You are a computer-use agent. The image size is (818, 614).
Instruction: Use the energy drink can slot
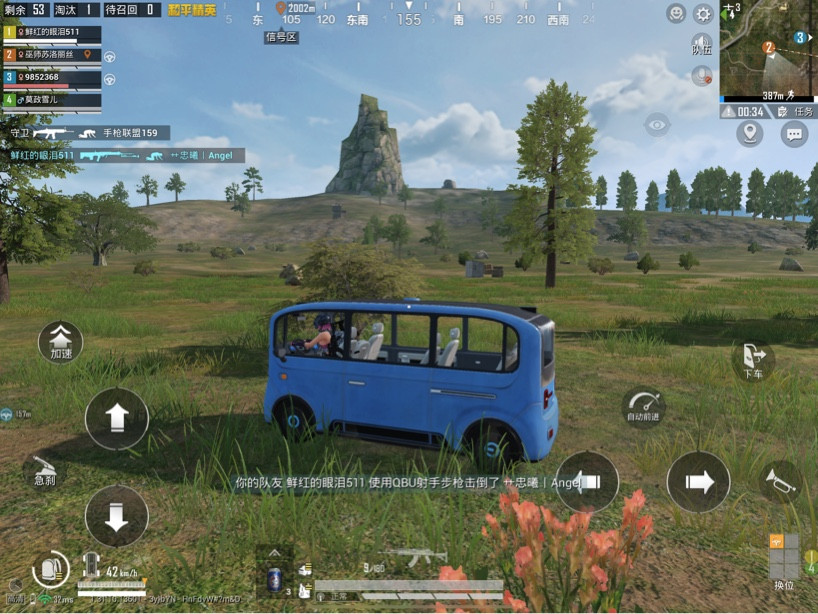coord(274,578)
